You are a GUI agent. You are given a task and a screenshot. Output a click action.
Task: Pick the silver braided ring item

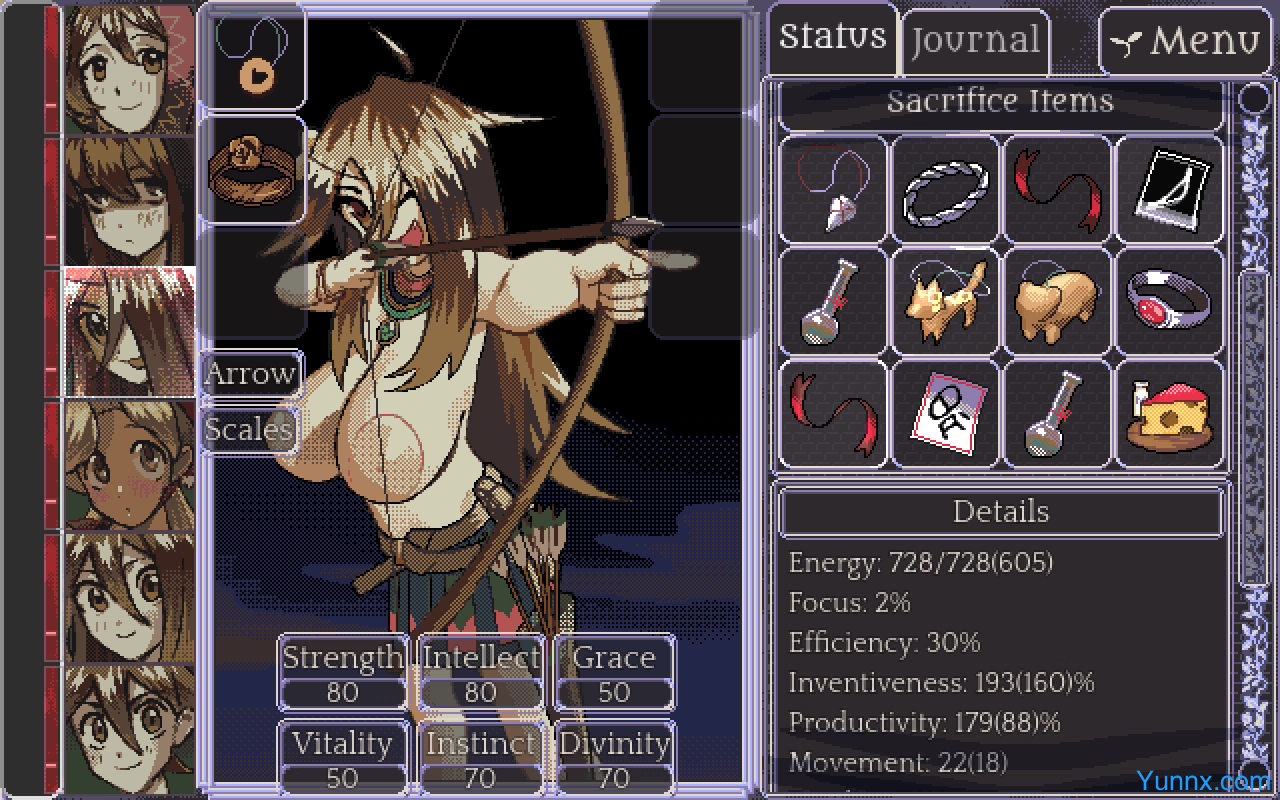945,191
